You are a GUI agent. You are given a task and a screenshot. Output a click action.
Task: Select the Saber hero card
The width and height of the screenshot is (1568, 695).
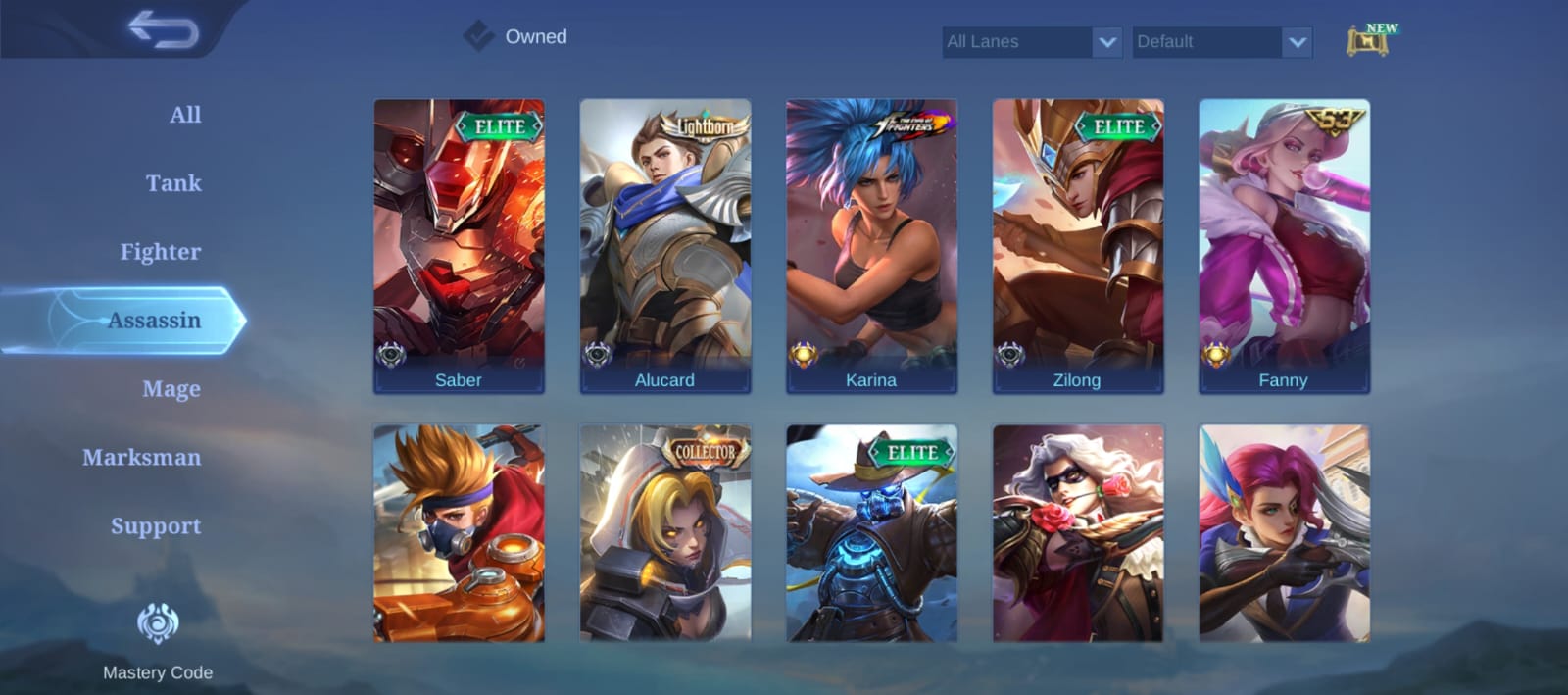[x=459, y=245]
